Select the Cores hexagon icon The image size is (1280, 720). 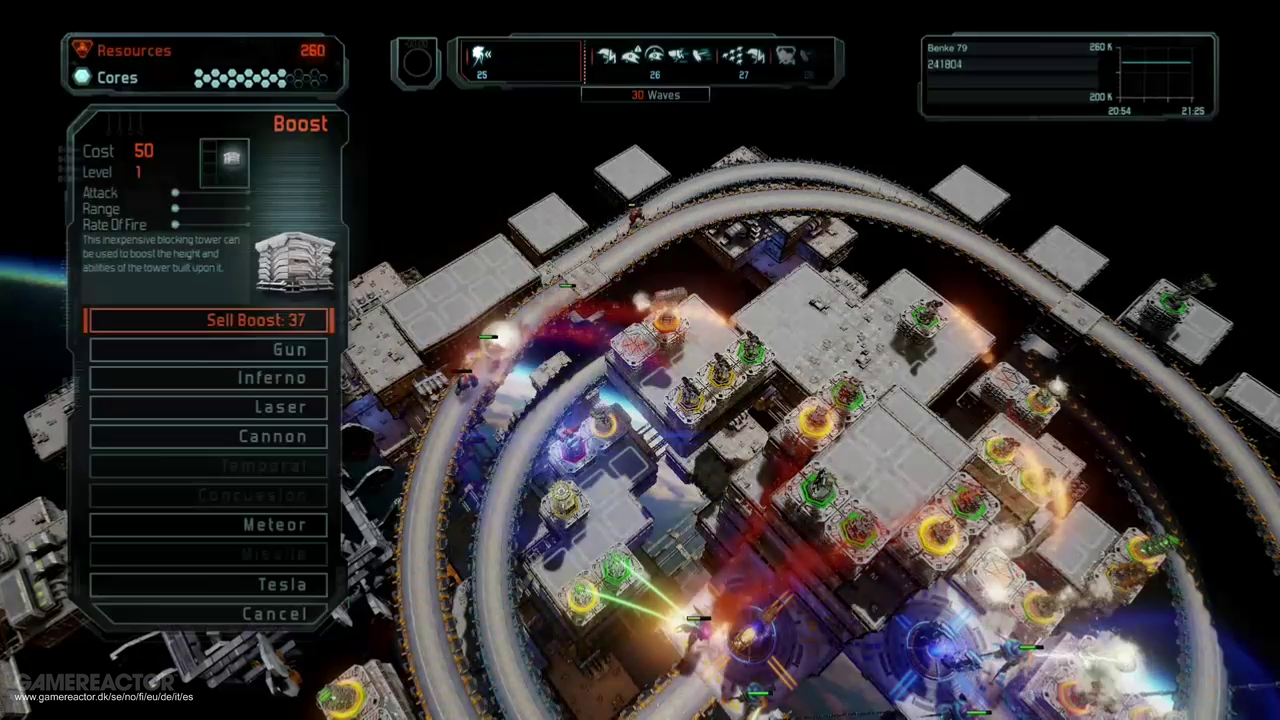tap(82, 77)
